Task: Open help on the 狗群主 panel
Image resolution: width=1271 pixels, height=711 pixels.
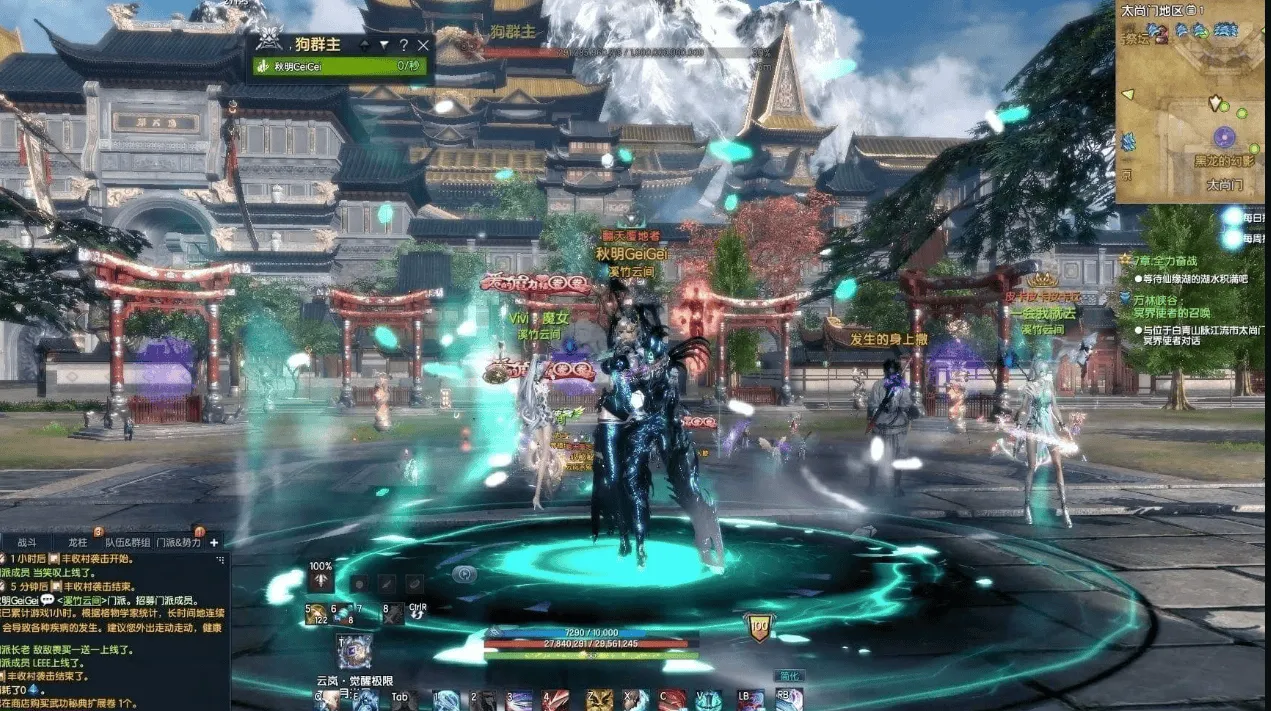Action: tap(403, 45)
